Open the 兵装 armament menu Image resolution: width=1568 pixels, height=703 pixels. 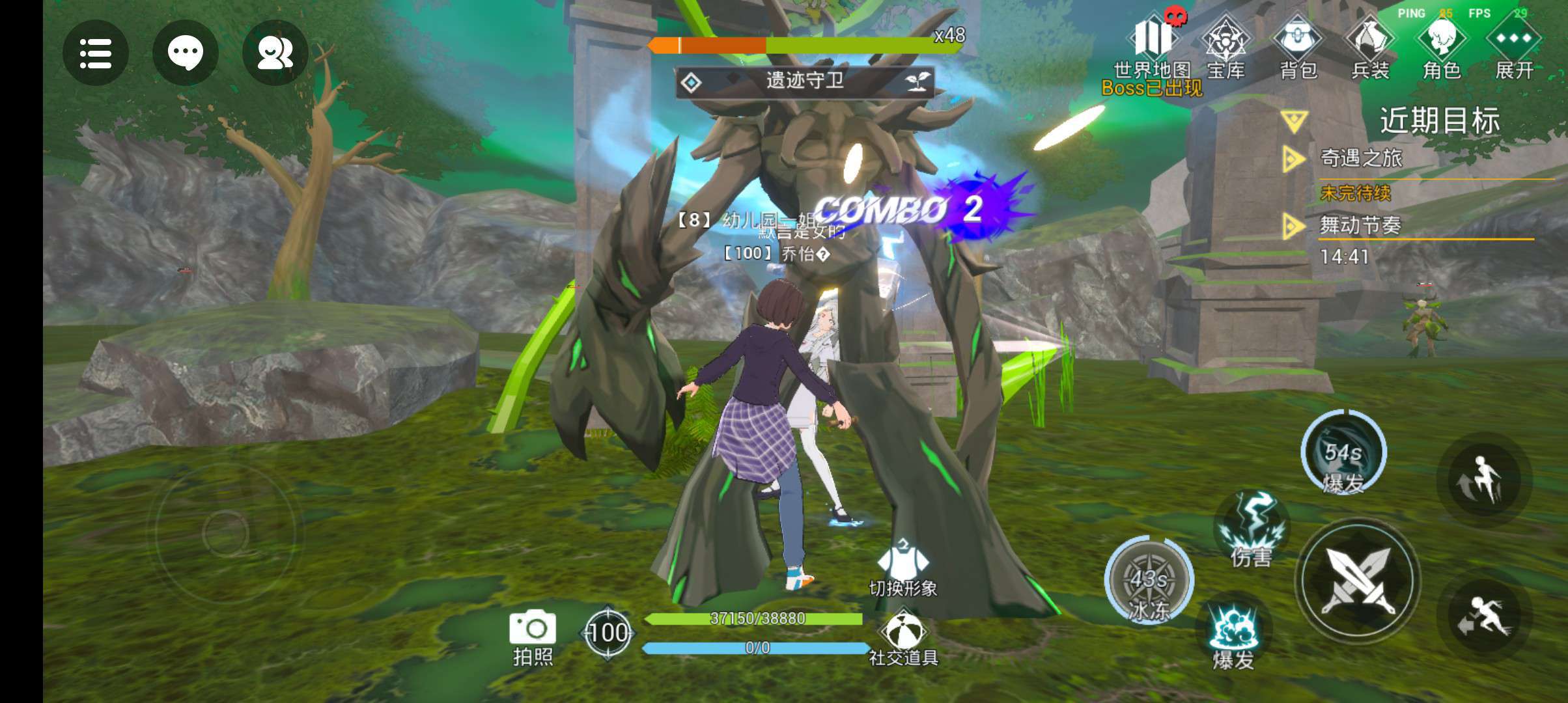(1370, 46)
